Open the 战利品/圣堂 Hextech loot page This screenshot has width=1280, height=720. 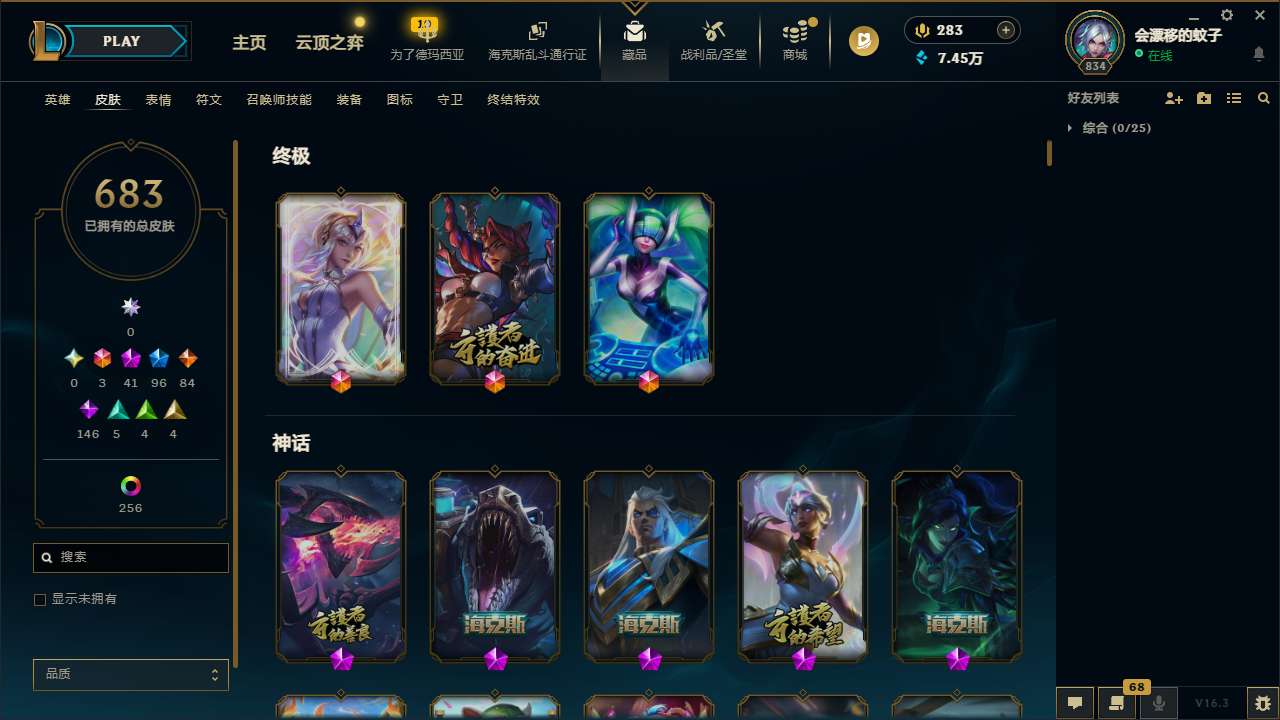pos(713,40)
